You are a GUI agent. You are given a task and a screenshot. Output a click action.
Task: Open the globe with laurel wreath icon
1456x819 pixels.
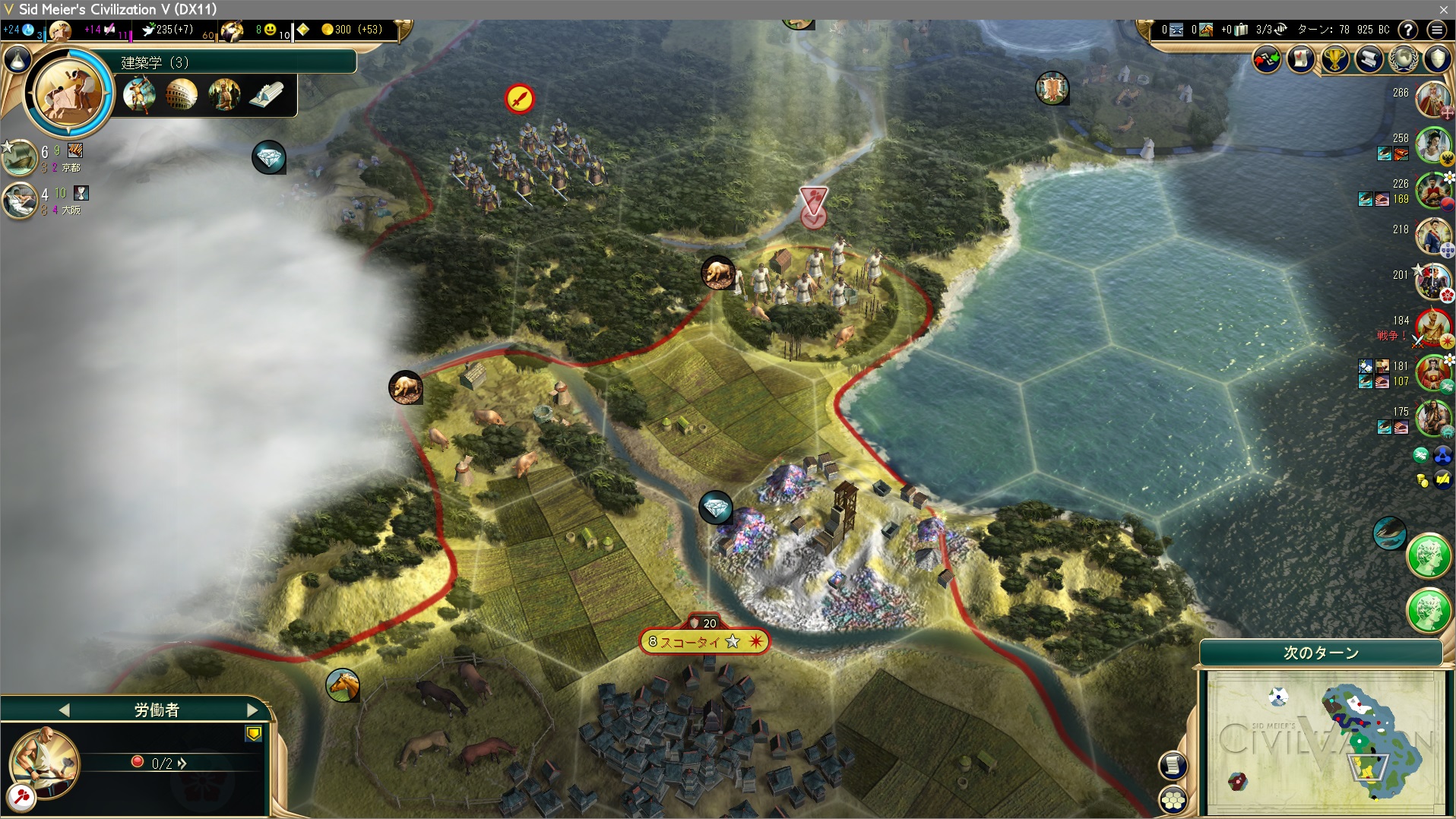(1403, 59)
